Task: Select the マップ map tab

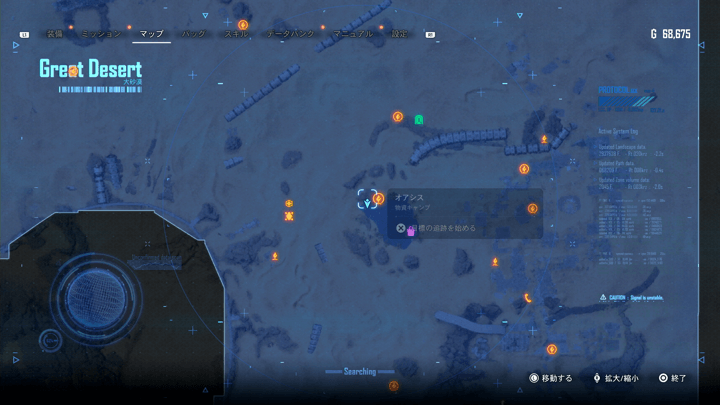Action: [151, 34]
